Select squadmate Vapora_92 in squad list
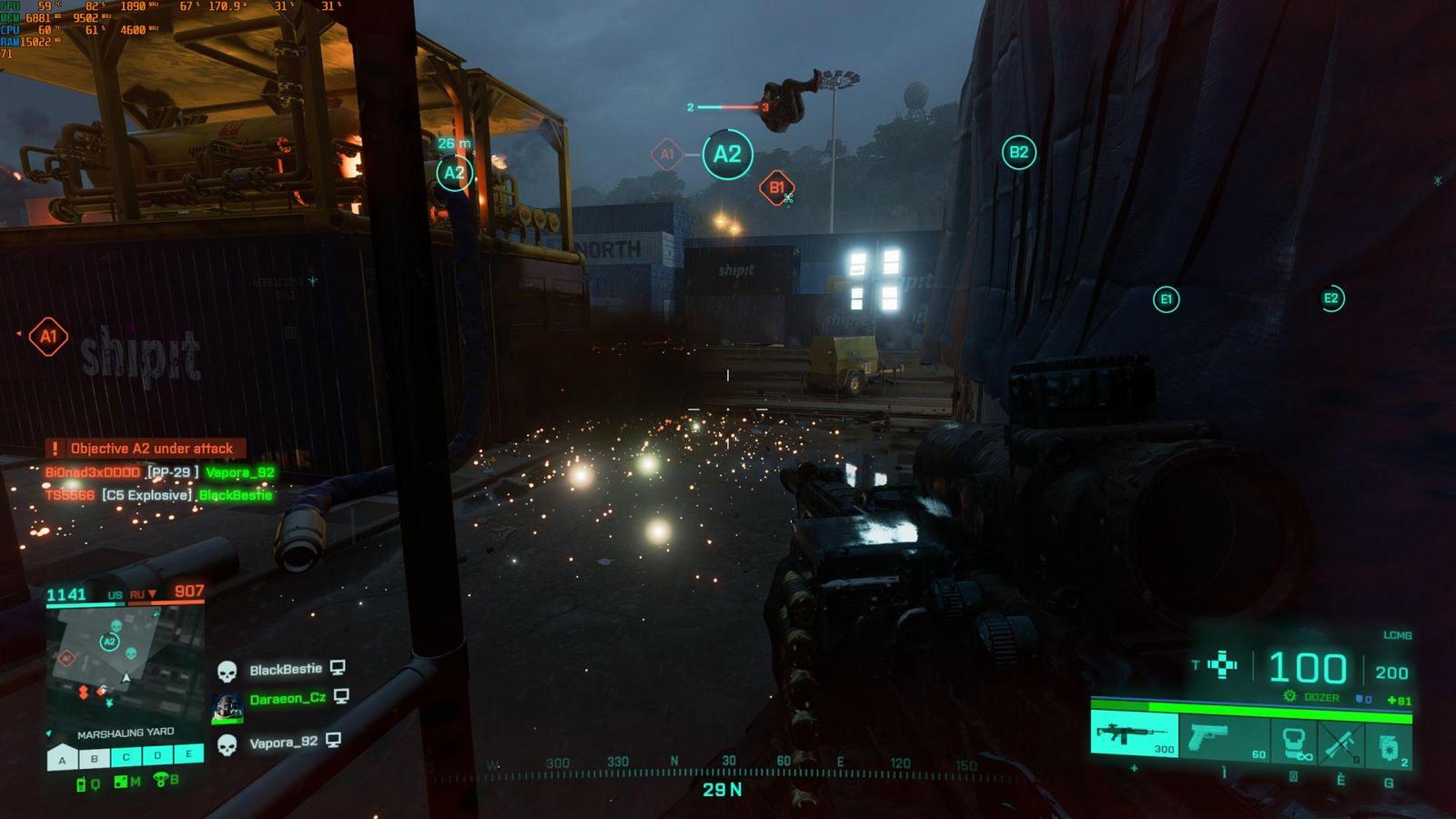This screenshot has width=1456, height=819. click(283, 743)
